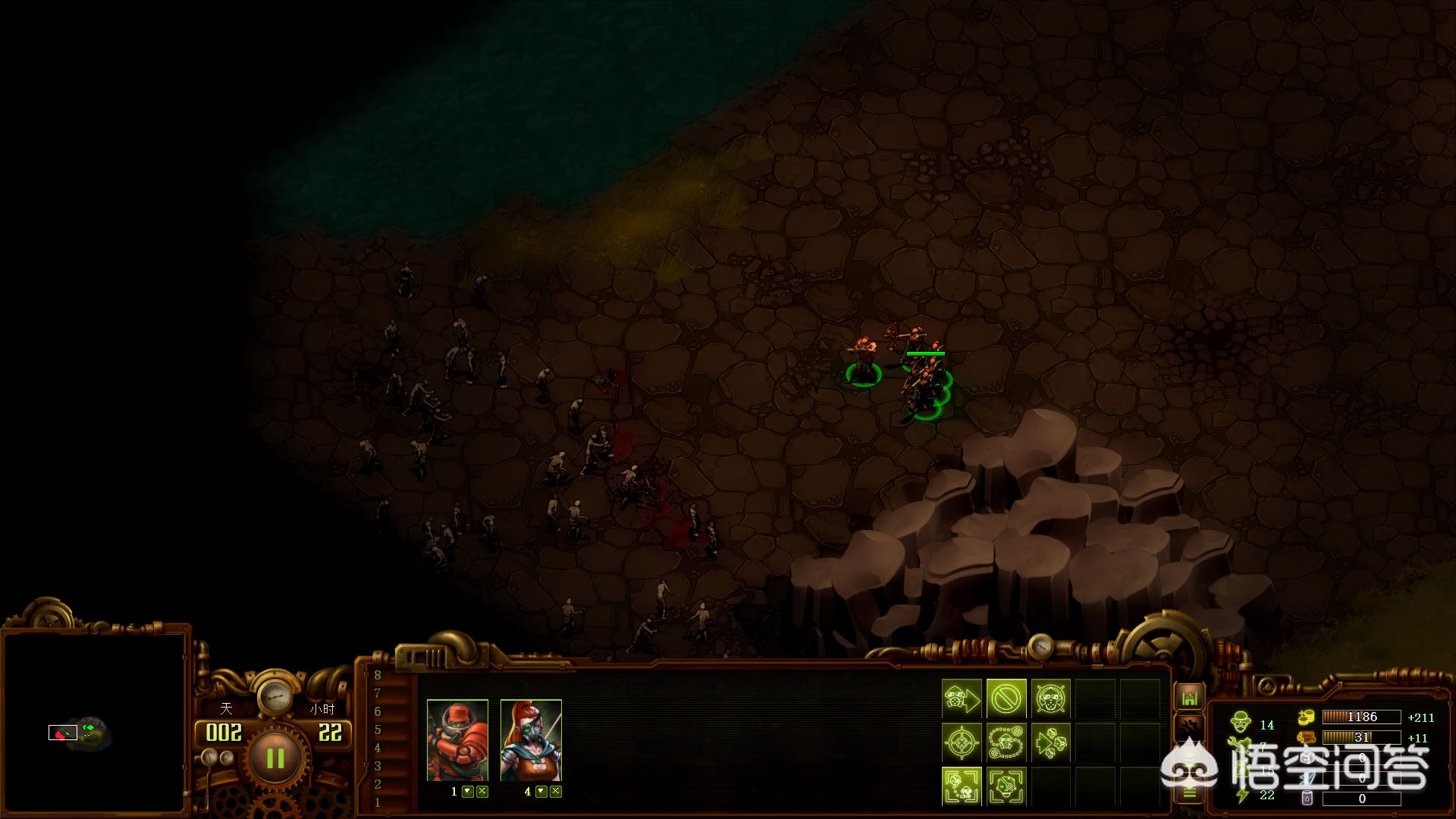The image size is (1456, 819).
Task: Activate the move command with arrow icon
Action: 962,698
